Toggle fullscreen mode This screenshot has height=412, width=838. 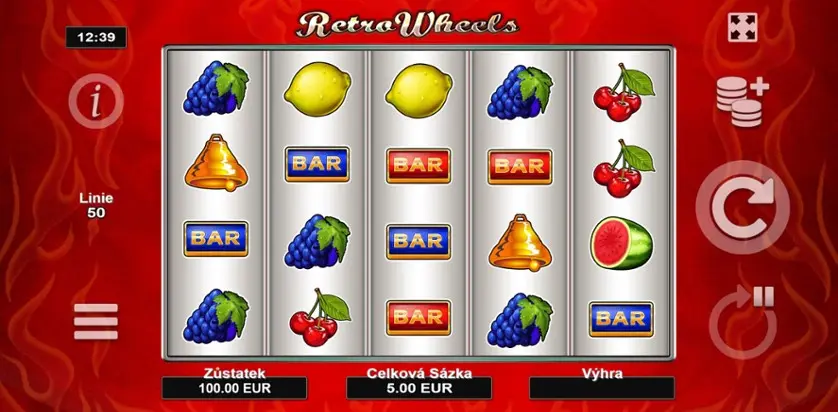741,28
